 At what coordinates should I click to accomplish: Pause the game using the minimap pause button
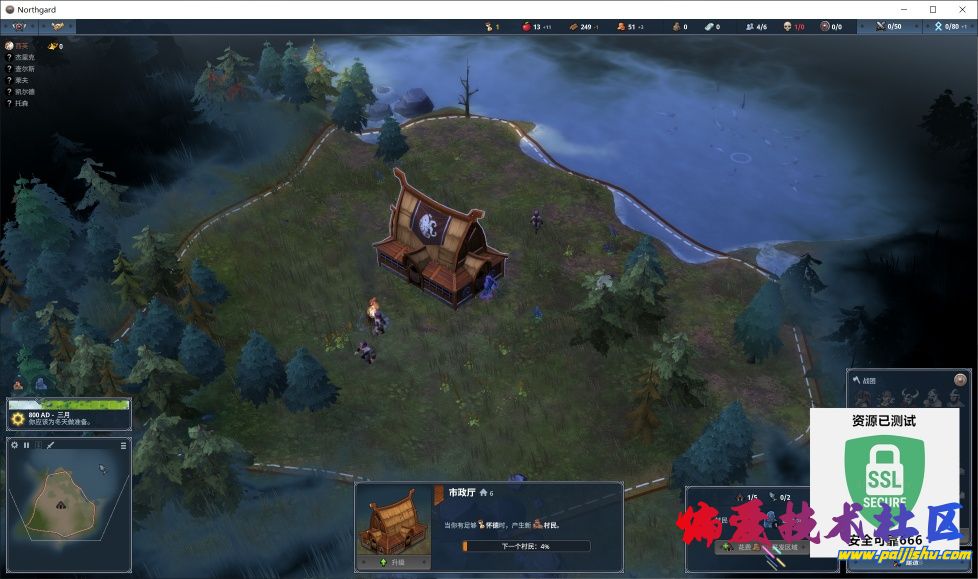point(27,445)
